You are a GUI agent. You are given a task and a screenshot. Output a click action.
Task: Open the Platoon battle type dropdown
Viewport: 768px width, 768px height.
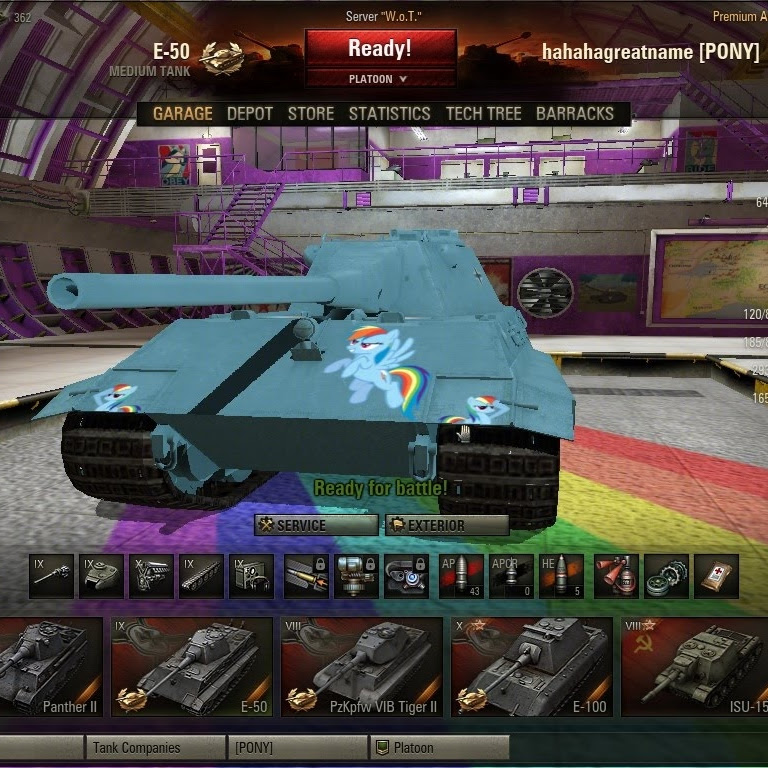tap(379, 79)
